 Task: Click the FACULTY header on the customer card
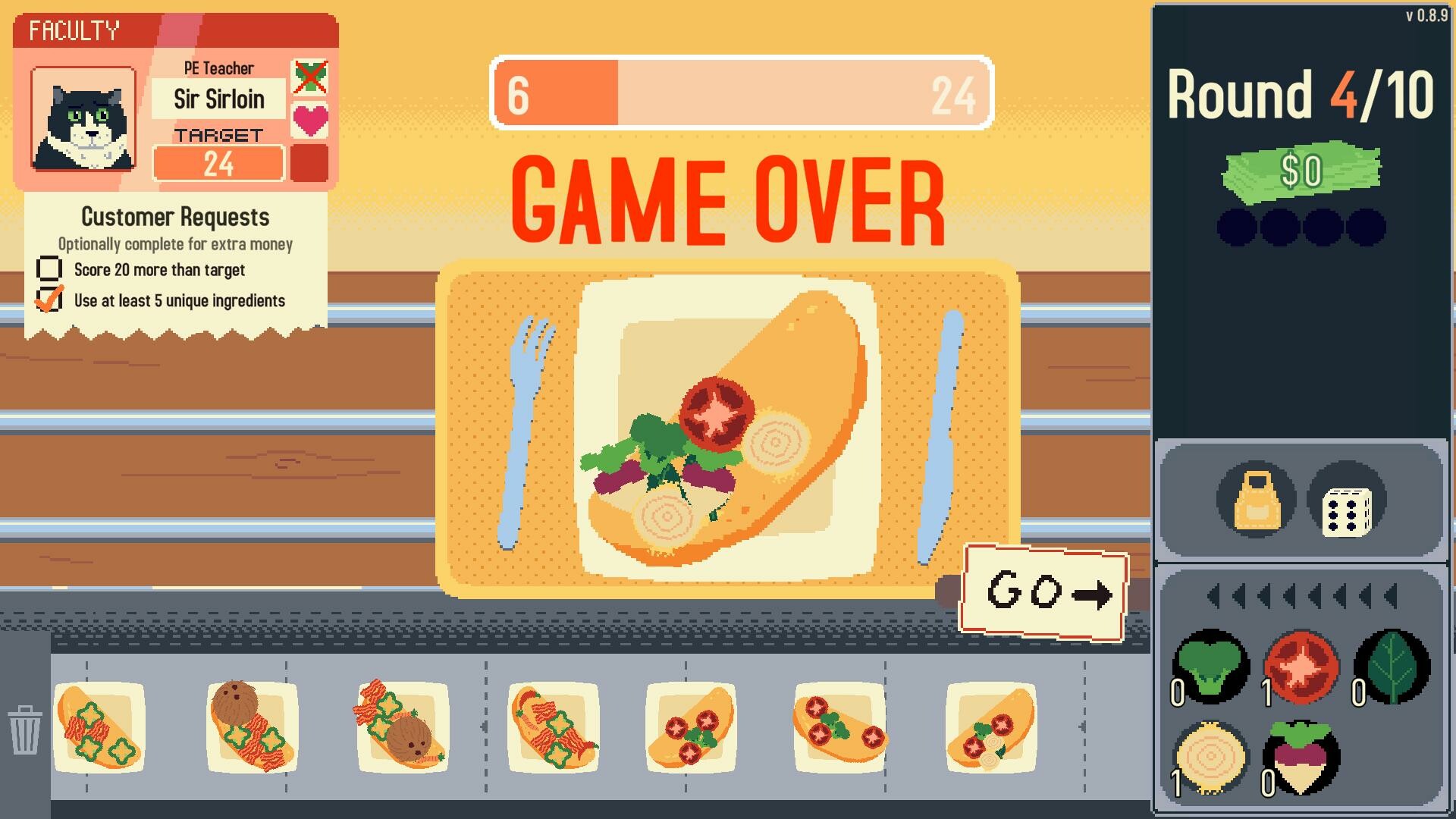coord(74,31)
